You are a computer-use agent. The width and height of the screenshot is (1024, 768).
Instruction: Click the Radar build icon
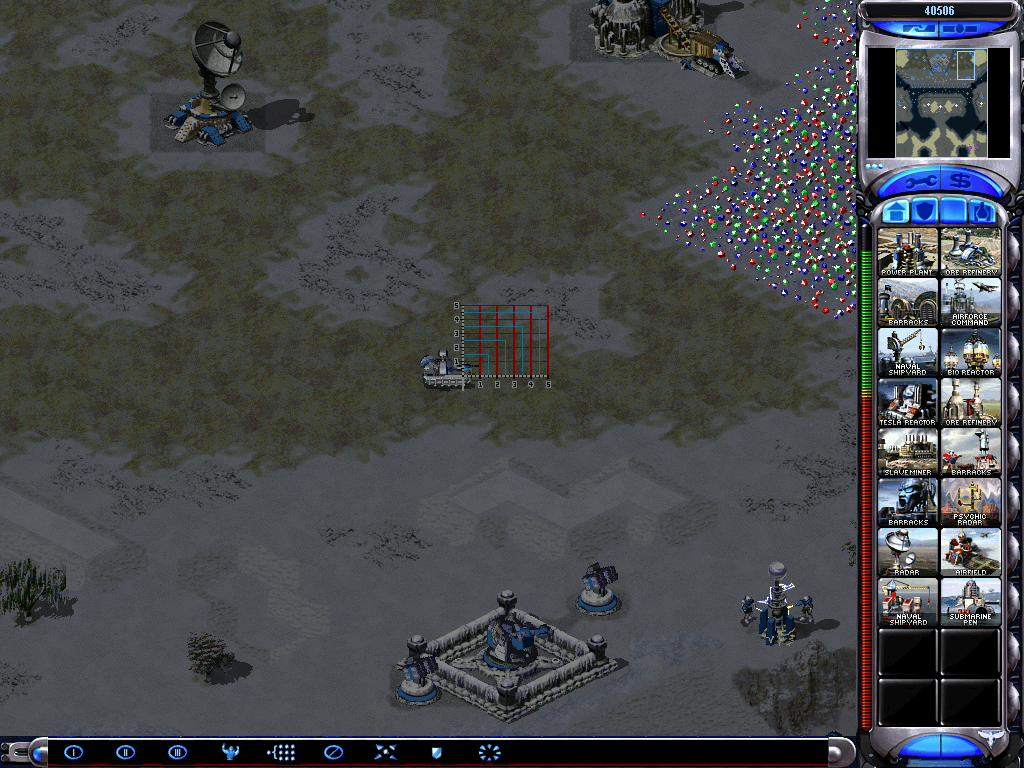point(908,552)
